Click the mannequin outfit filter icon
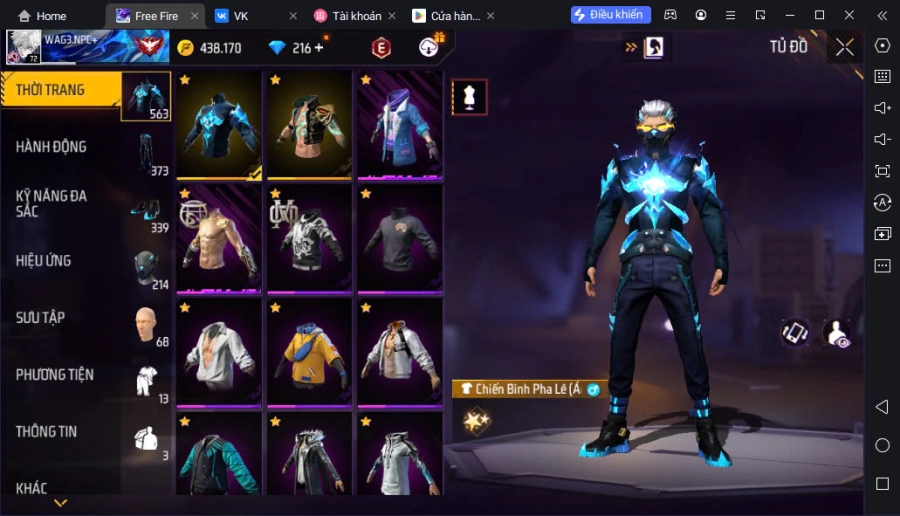 tap(470, 97)
